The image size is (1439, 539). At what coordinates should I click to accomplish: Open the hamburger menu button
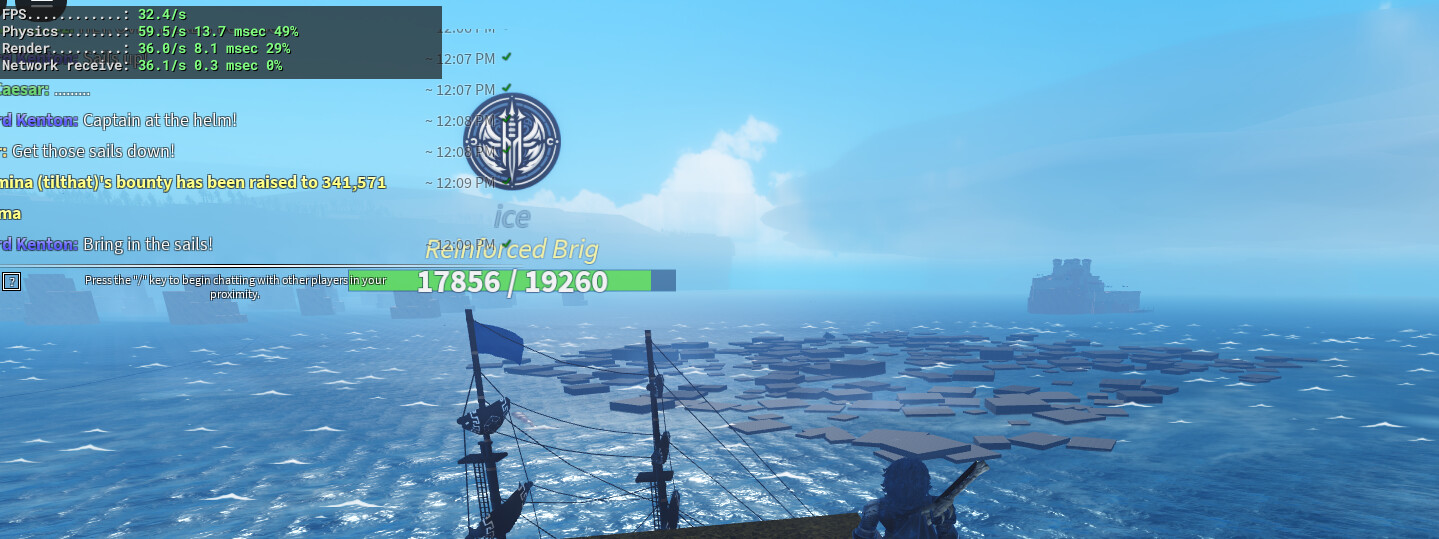pos(41,4)
